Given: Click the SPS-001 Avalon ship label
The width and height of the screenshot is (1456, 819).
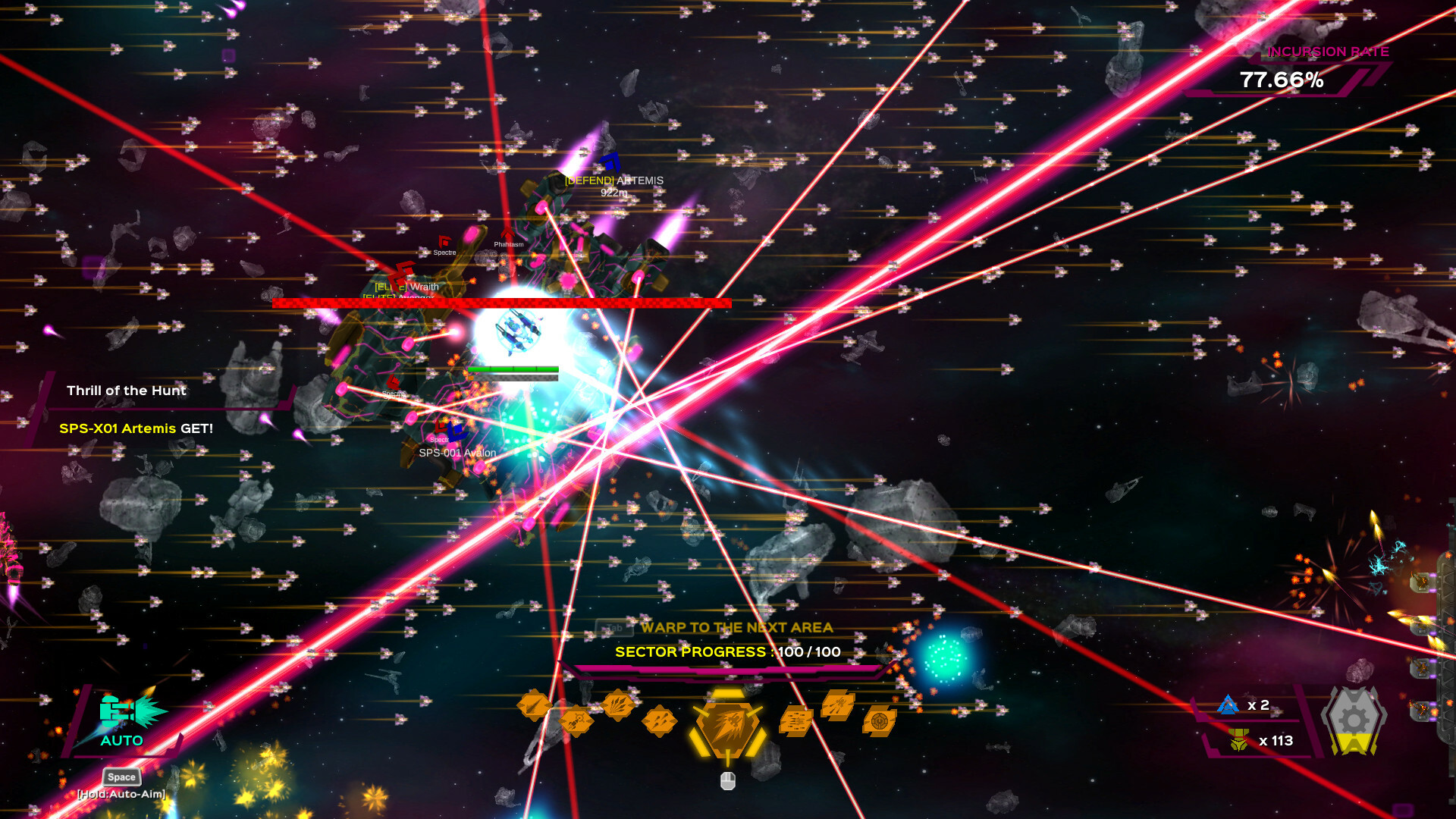Looking at the screenshot, I should coord(457,453).
